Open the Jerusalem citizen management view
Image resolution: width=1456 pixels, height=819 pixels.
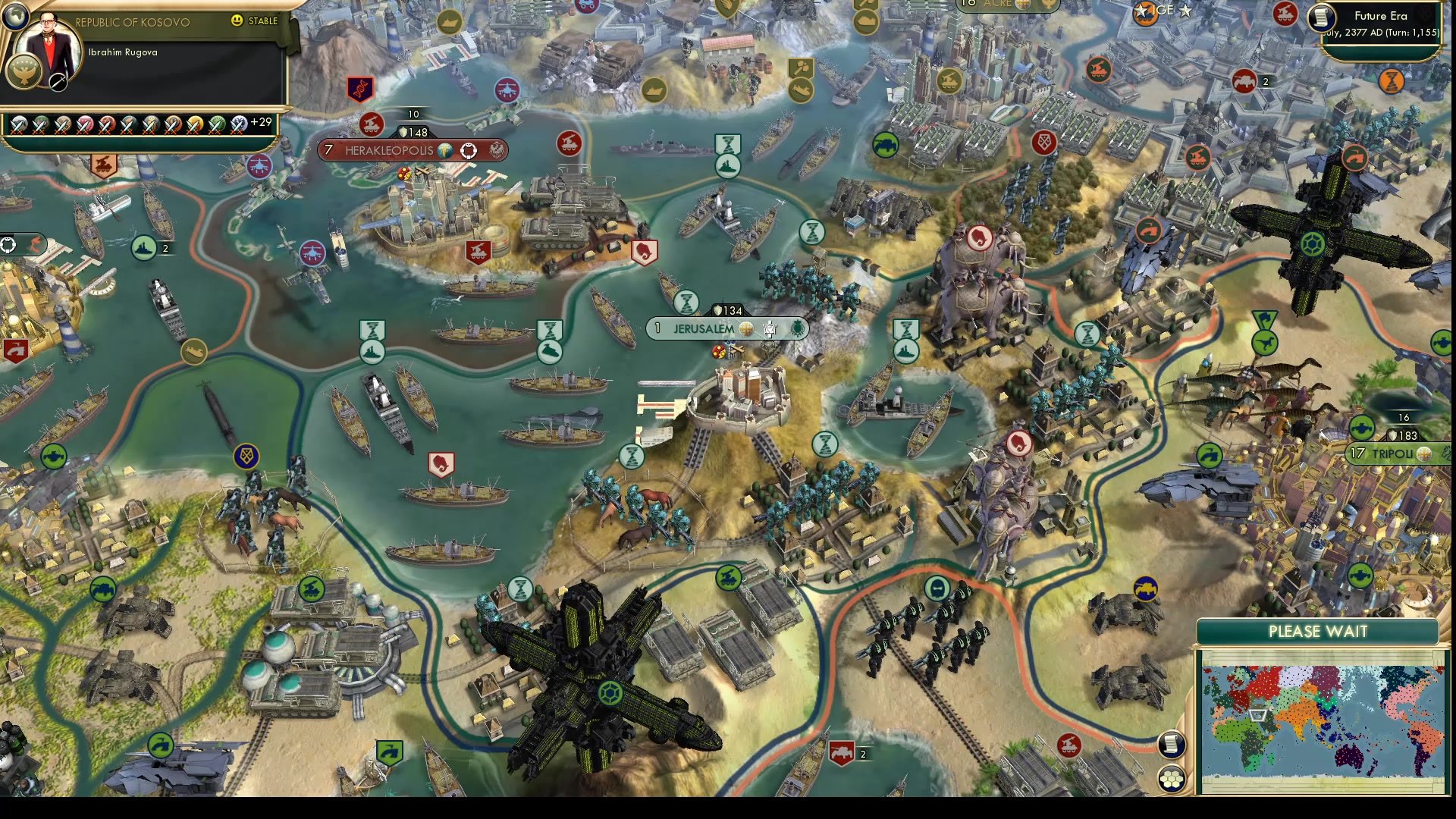(770, 328)
